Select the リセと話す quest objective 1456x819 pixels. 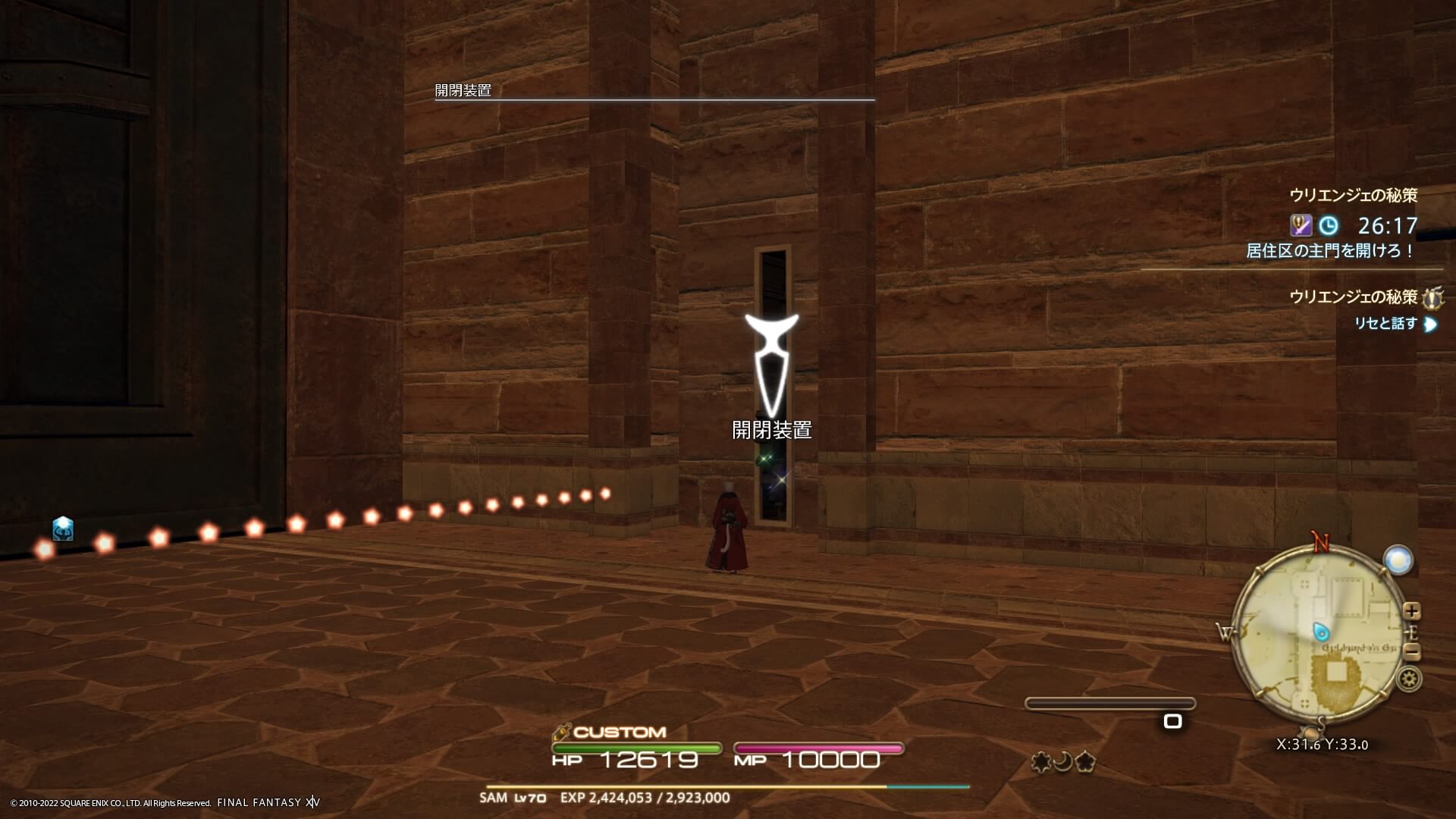tap(1385, 324)
